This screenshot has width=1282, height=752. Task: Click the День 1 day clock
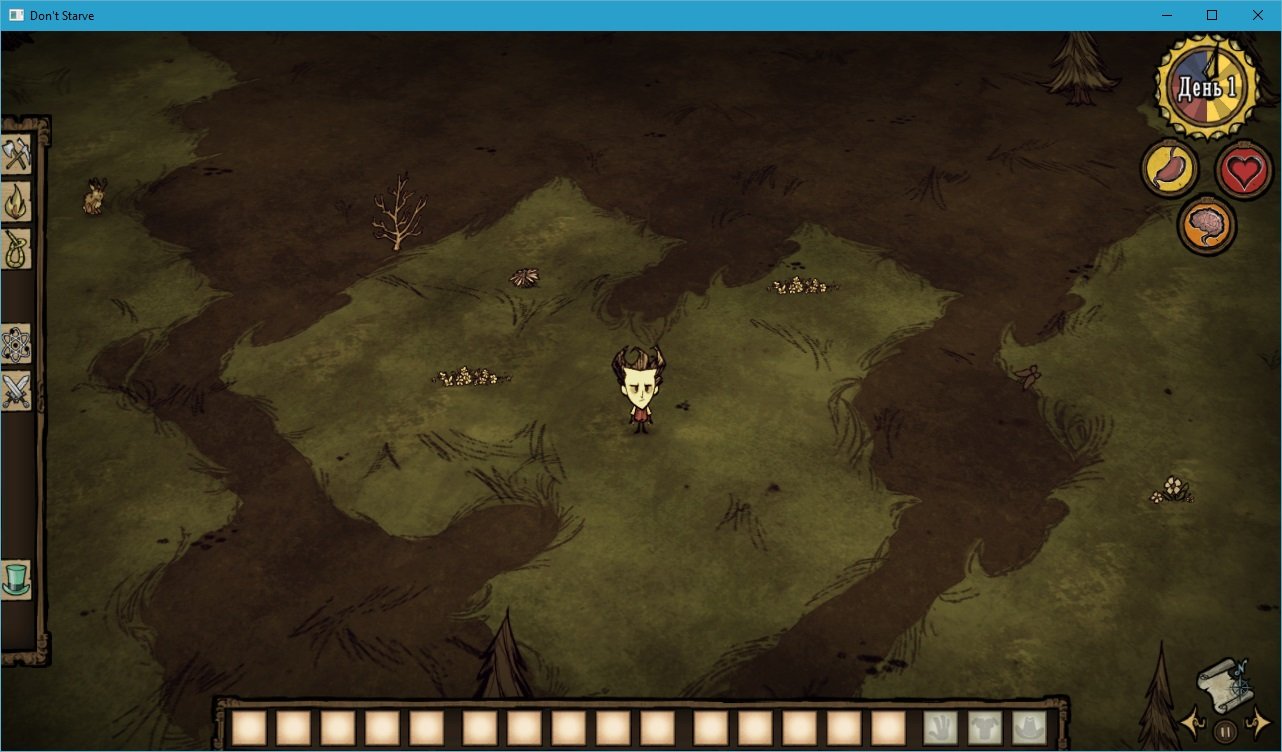click(x=1206, y=85)
